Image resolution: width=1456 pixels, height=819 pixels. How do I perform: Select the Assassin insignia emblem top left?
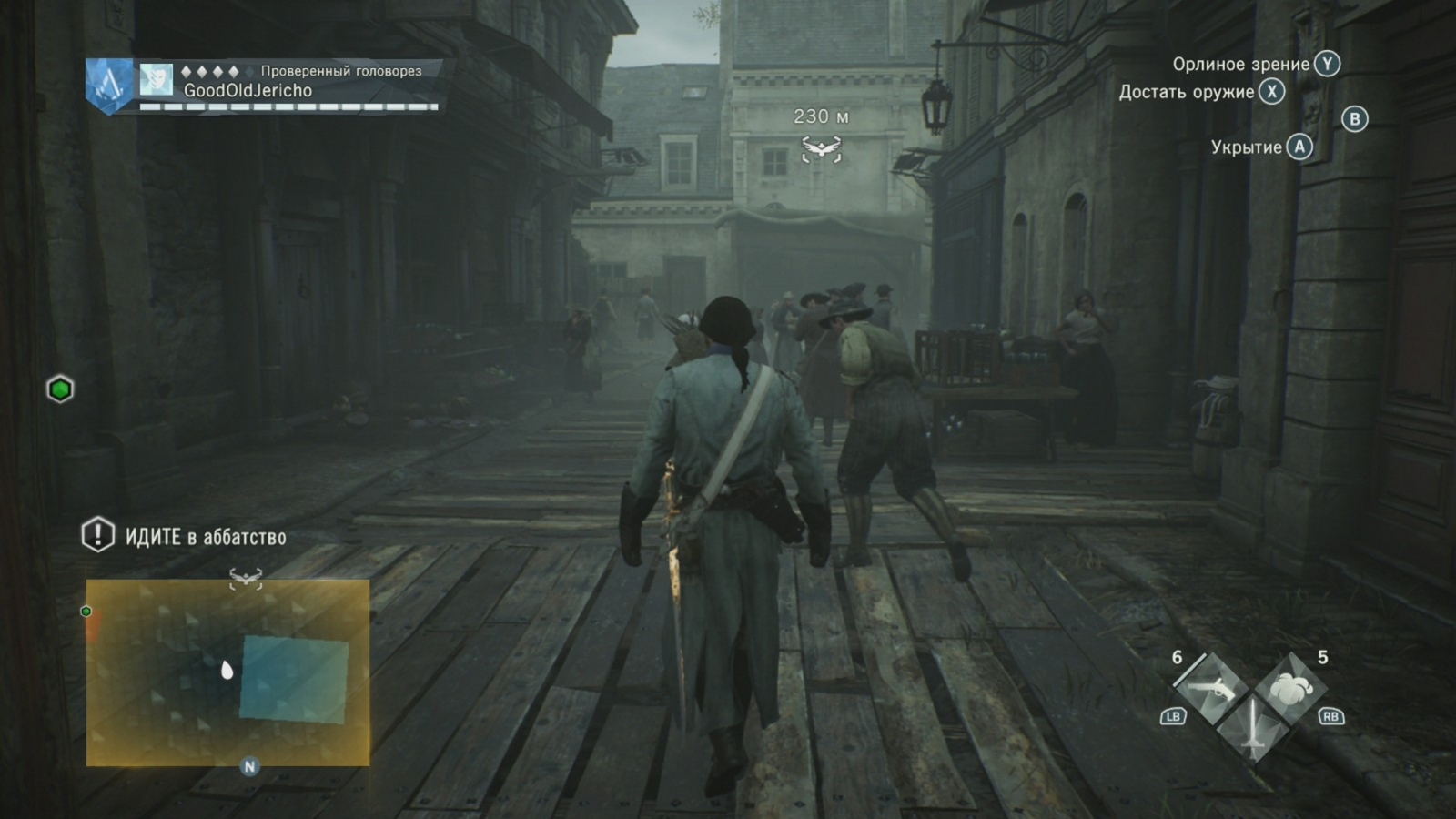pos(108,82)
